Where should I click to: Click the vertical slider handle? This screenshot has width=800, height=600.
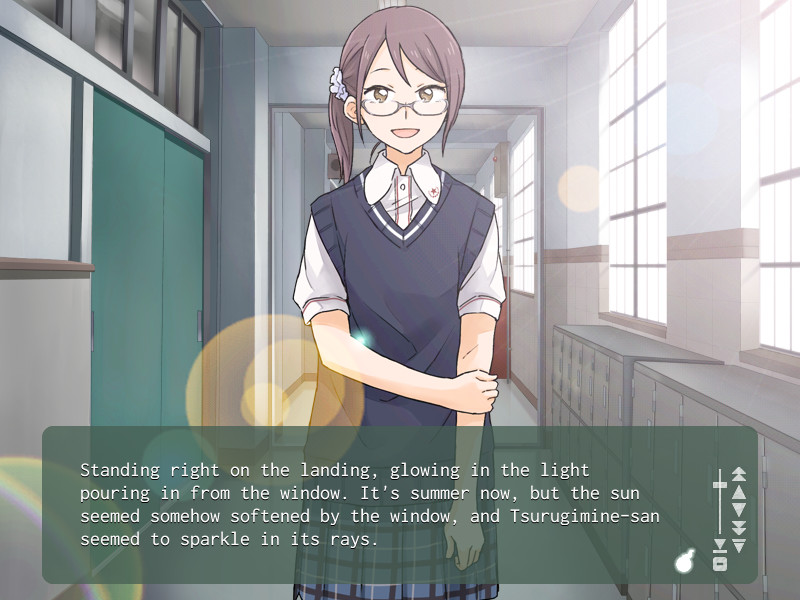point(719,485)
